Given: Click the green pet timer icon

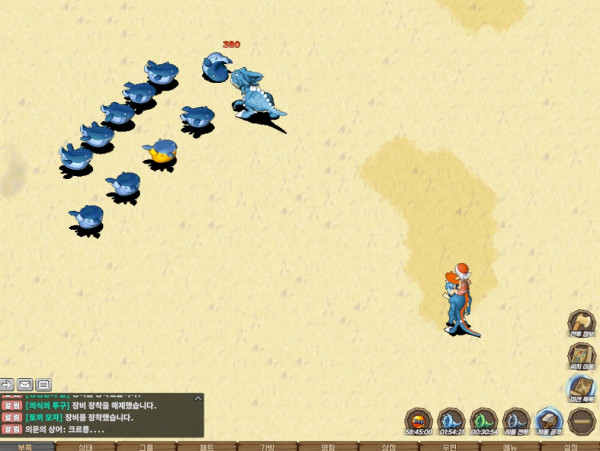Looking at the screenshot, I should pos(484,420).
